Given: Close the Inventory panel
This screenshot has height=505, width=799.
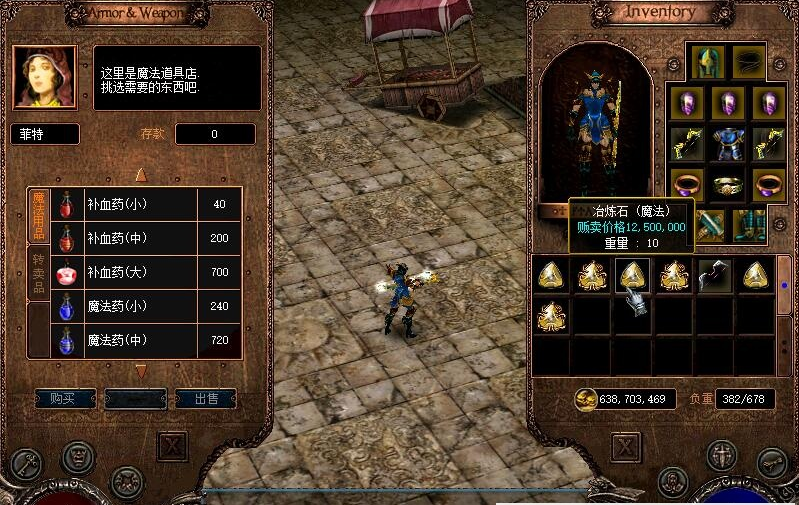Looking at the screenshot, I should (626, 445).
